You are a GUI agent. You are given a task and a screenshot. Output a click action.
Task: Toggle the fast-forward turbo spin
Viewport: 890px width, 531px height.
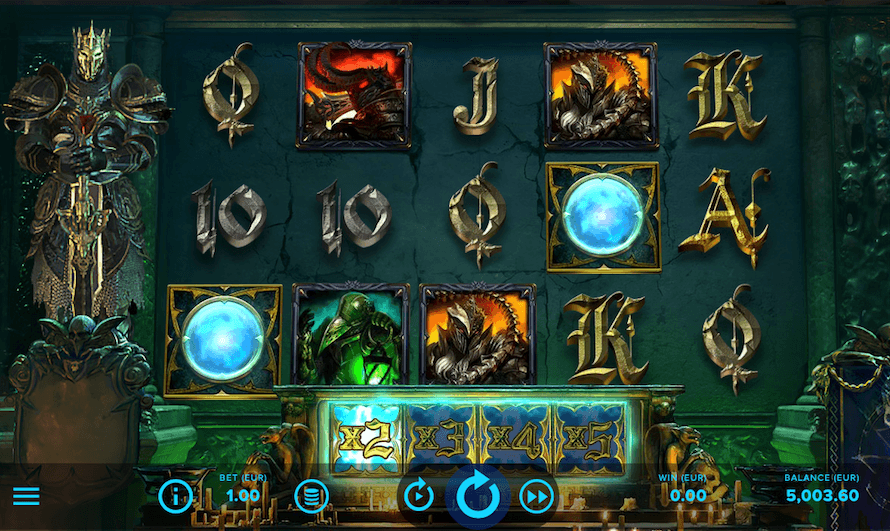click(537, 496)
